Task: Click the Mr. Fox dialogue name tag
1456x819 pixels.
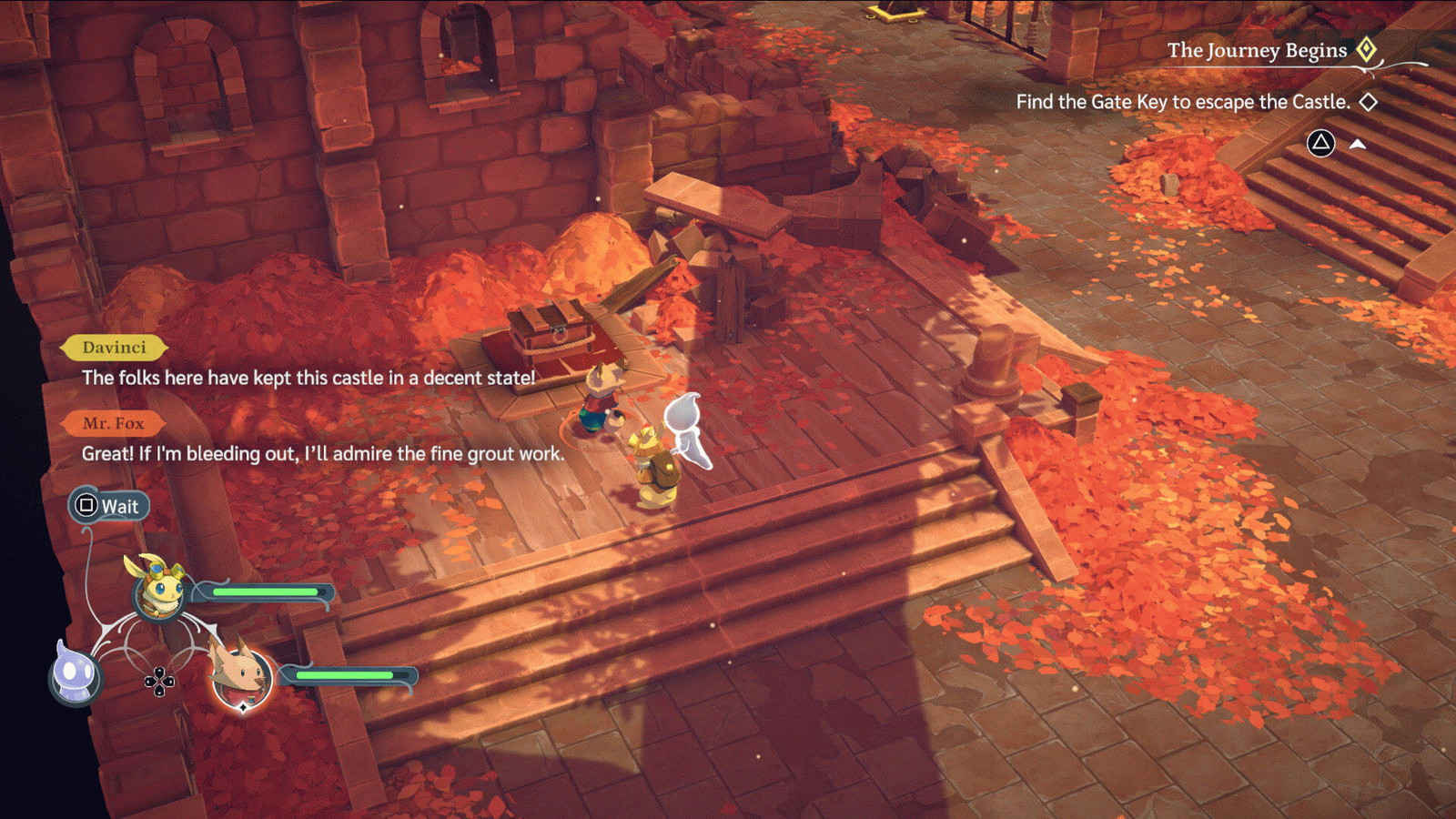Action: tap(114, 422)
